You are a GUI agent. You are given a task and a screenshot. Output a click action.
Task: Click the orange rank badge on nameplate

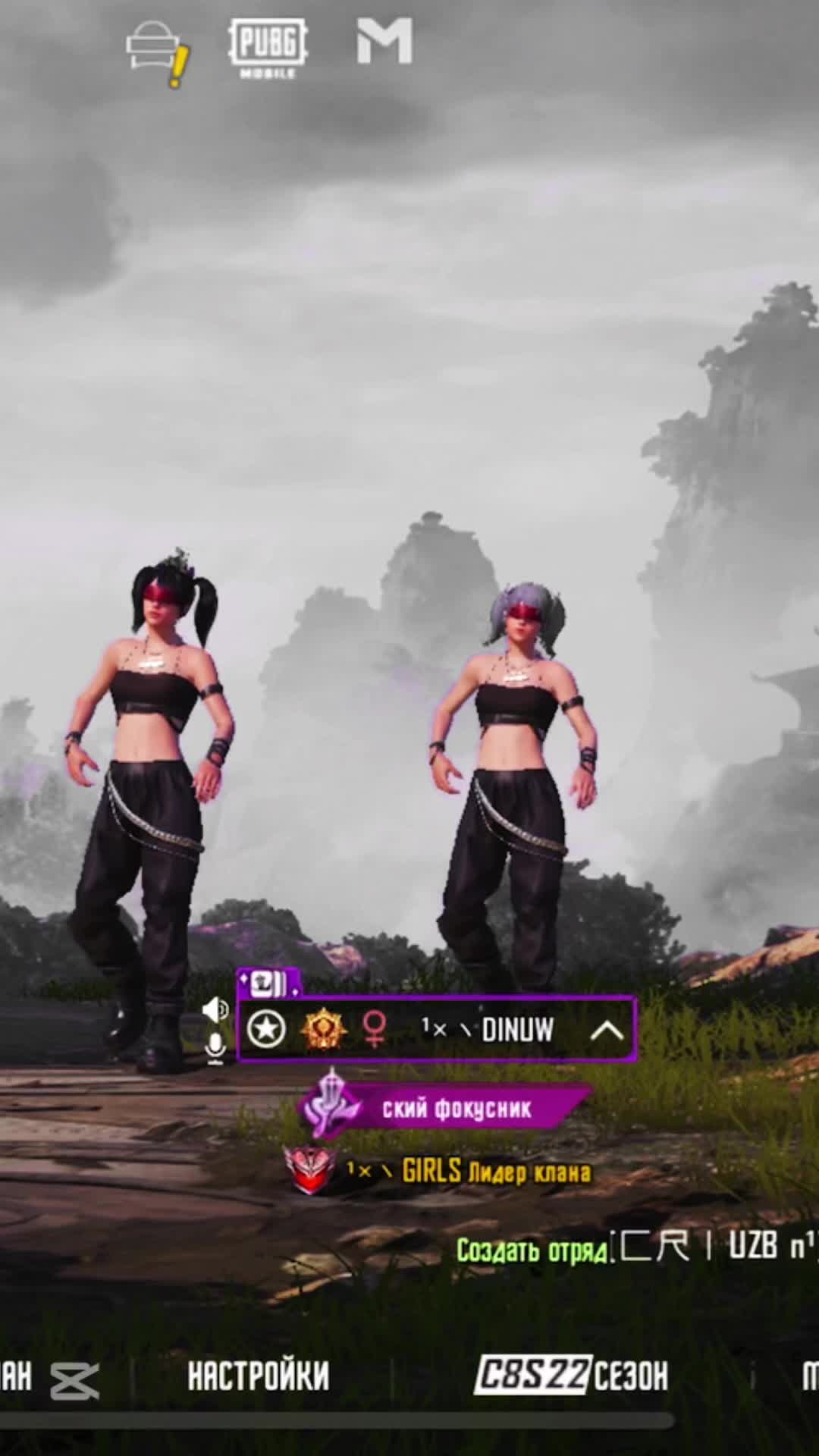(324, 1029)
